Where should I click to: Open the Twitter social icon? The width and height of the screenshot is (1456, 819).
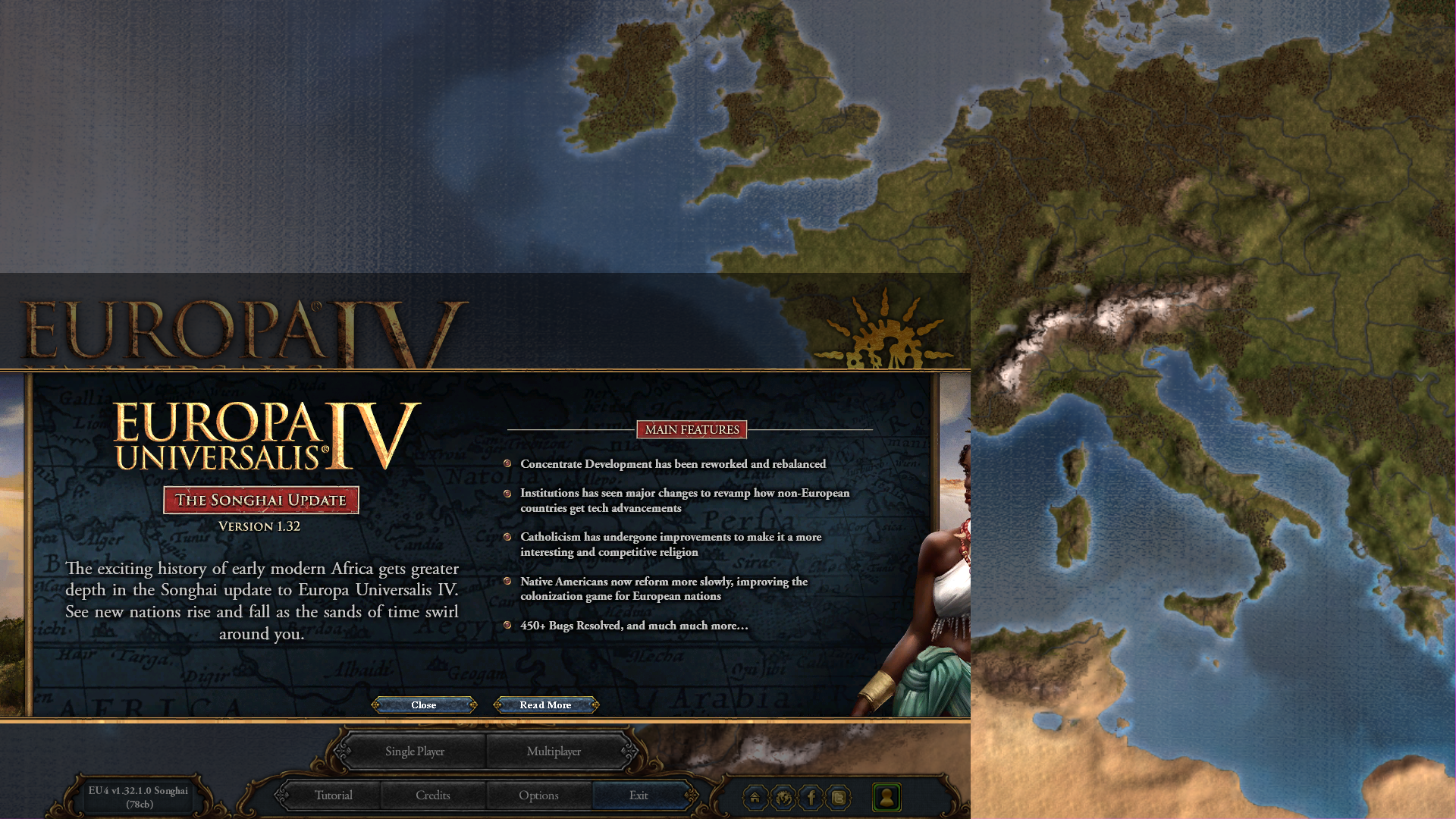(x=839, y=798)
